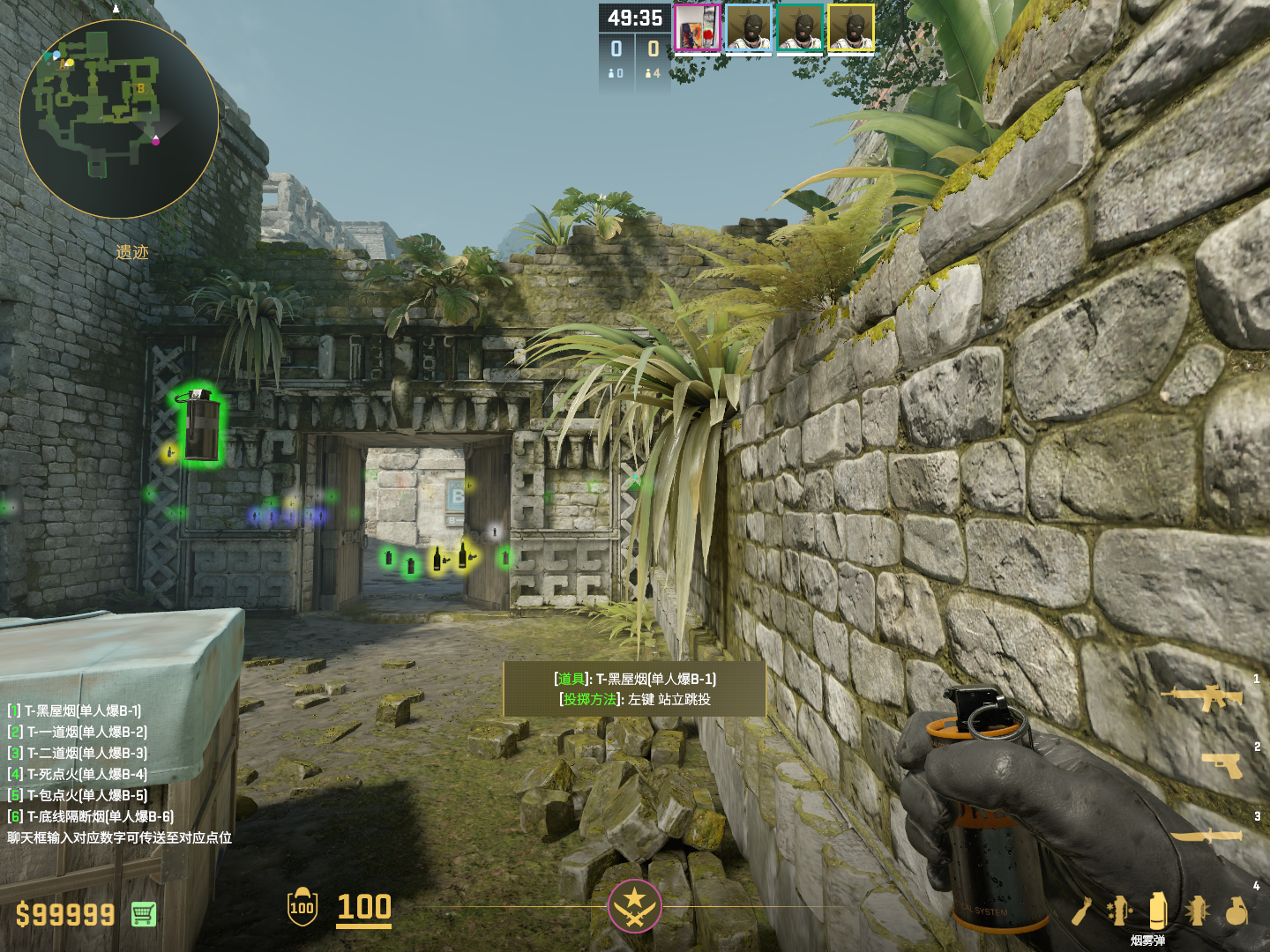Screen dimensions: 1270x952
Task: Click the pink-bordered player avatar
Action: click(x=697, y=28)
